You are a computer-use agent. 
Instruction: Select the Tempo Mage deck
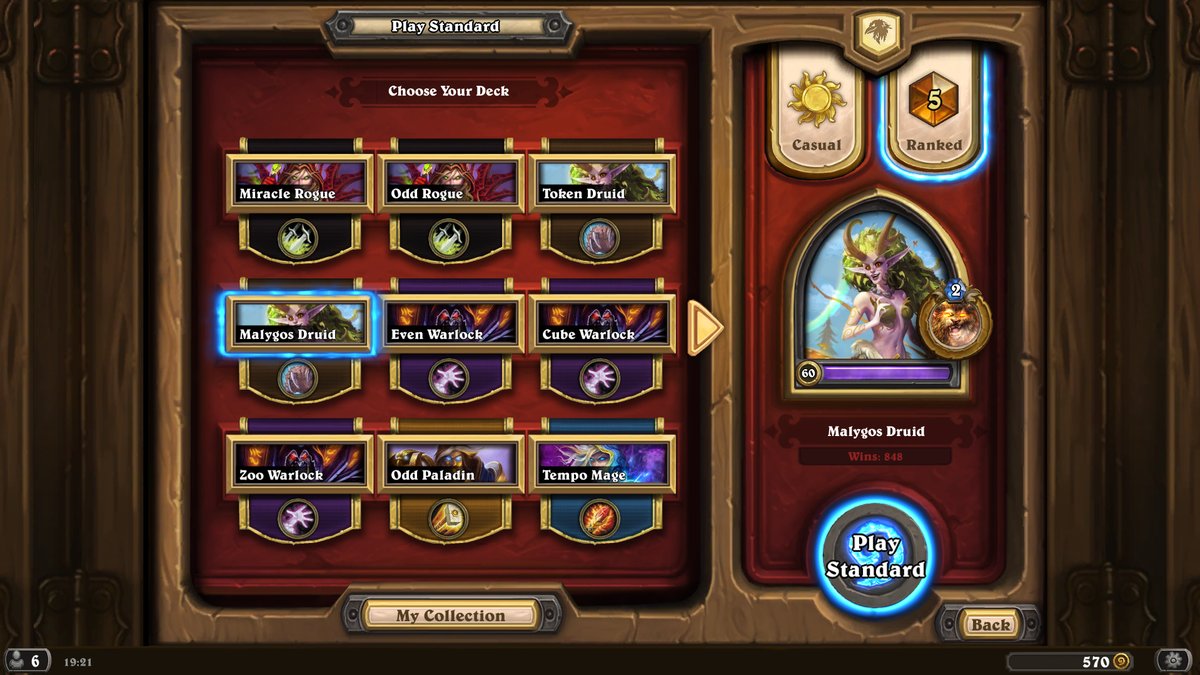[x=602, y=465]
